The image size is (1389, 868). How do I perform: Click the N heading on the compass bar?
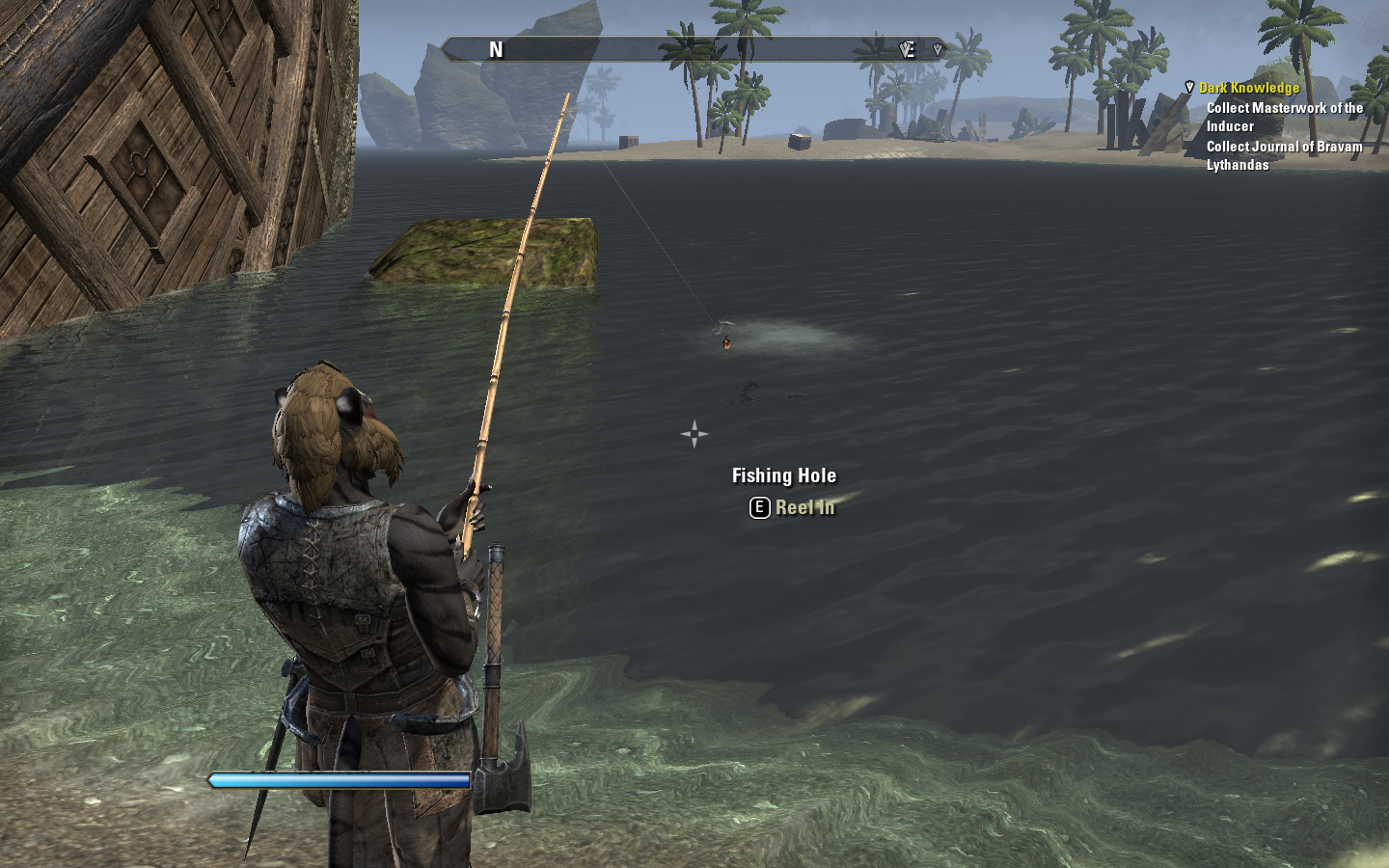(496, 50)
